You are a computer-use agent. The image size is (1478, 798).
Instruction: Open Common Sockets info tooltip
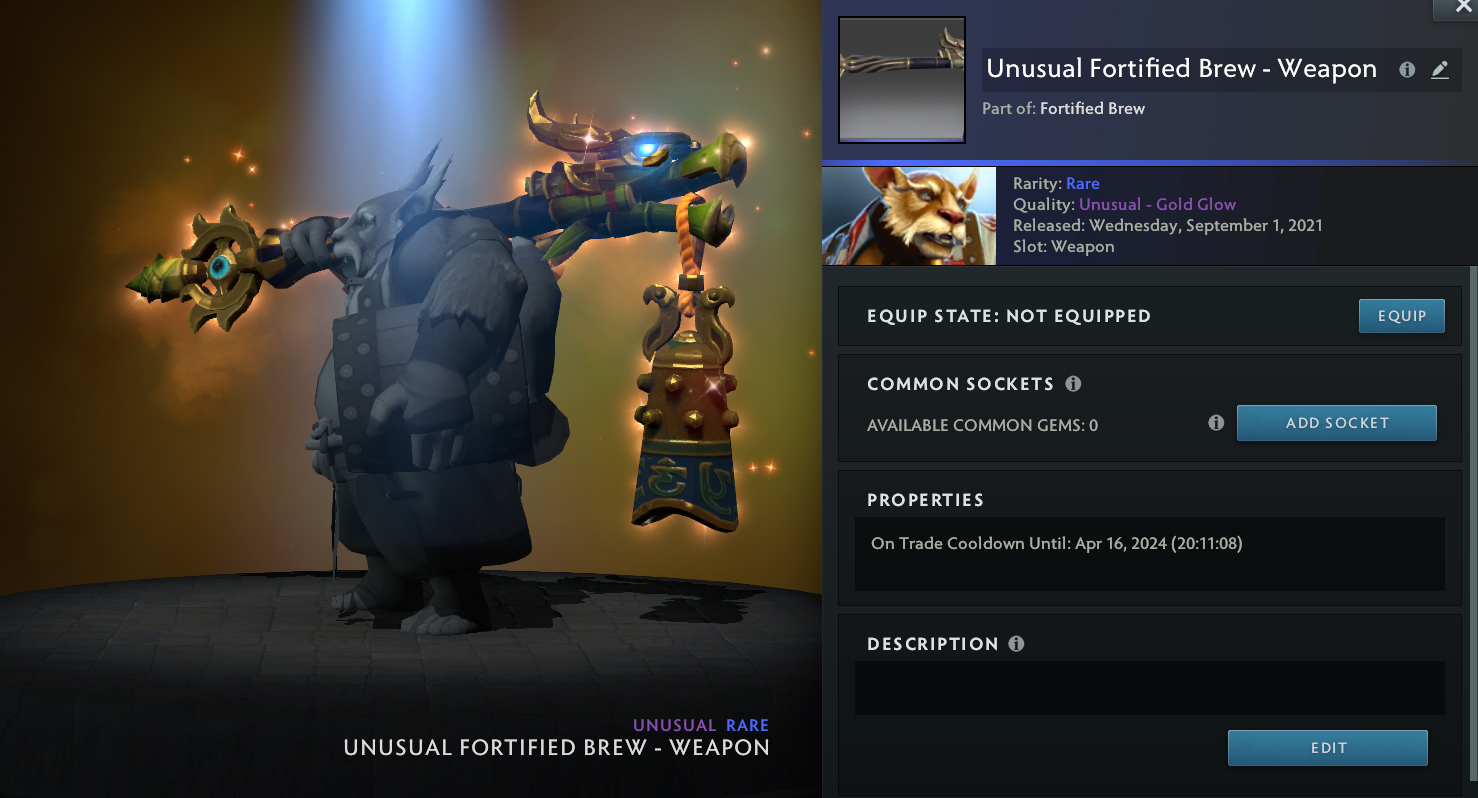pyautogui.click(x=1073, y=384)
